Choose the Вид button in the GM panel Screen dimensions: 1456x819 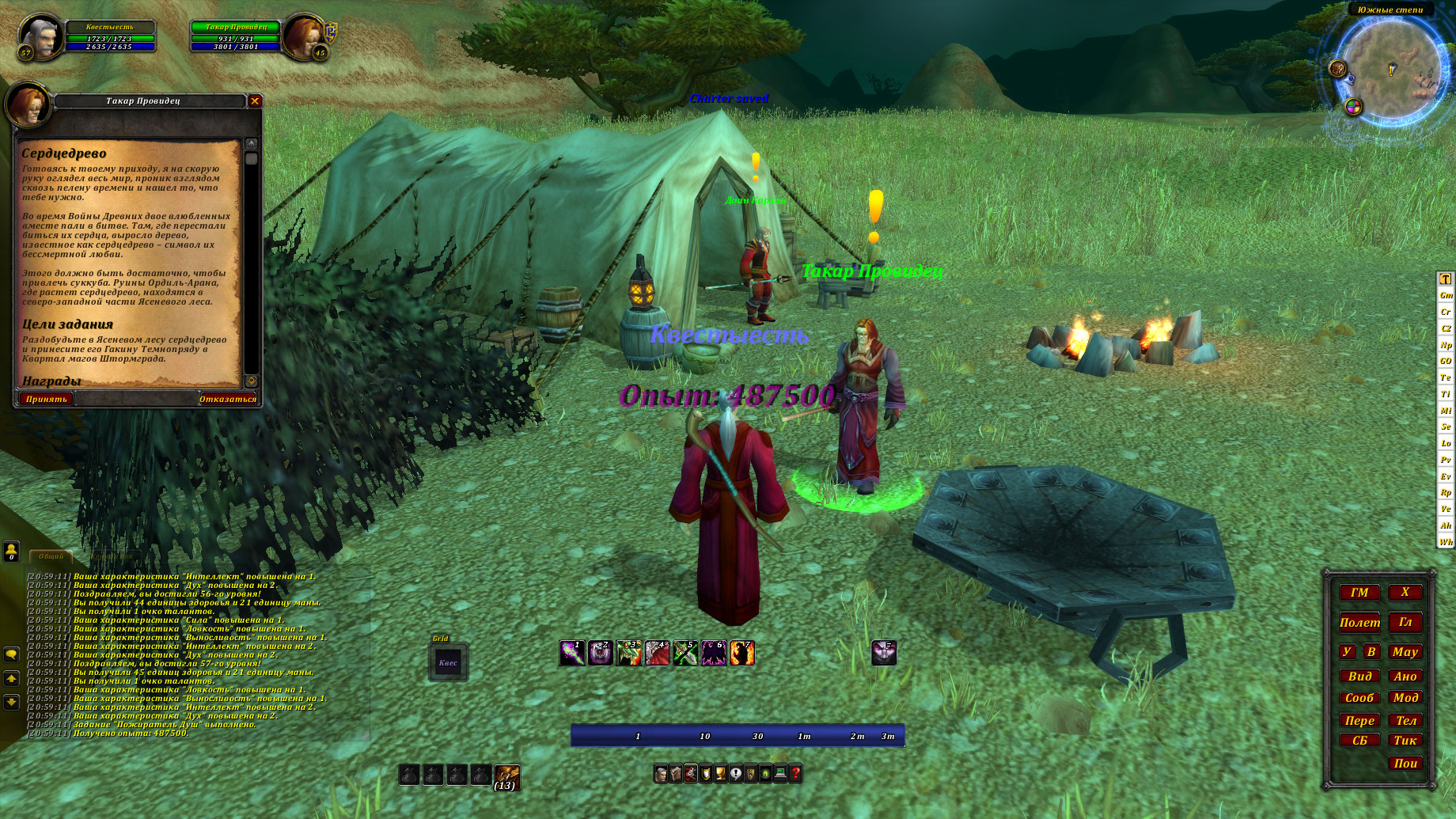(1359, 677)
